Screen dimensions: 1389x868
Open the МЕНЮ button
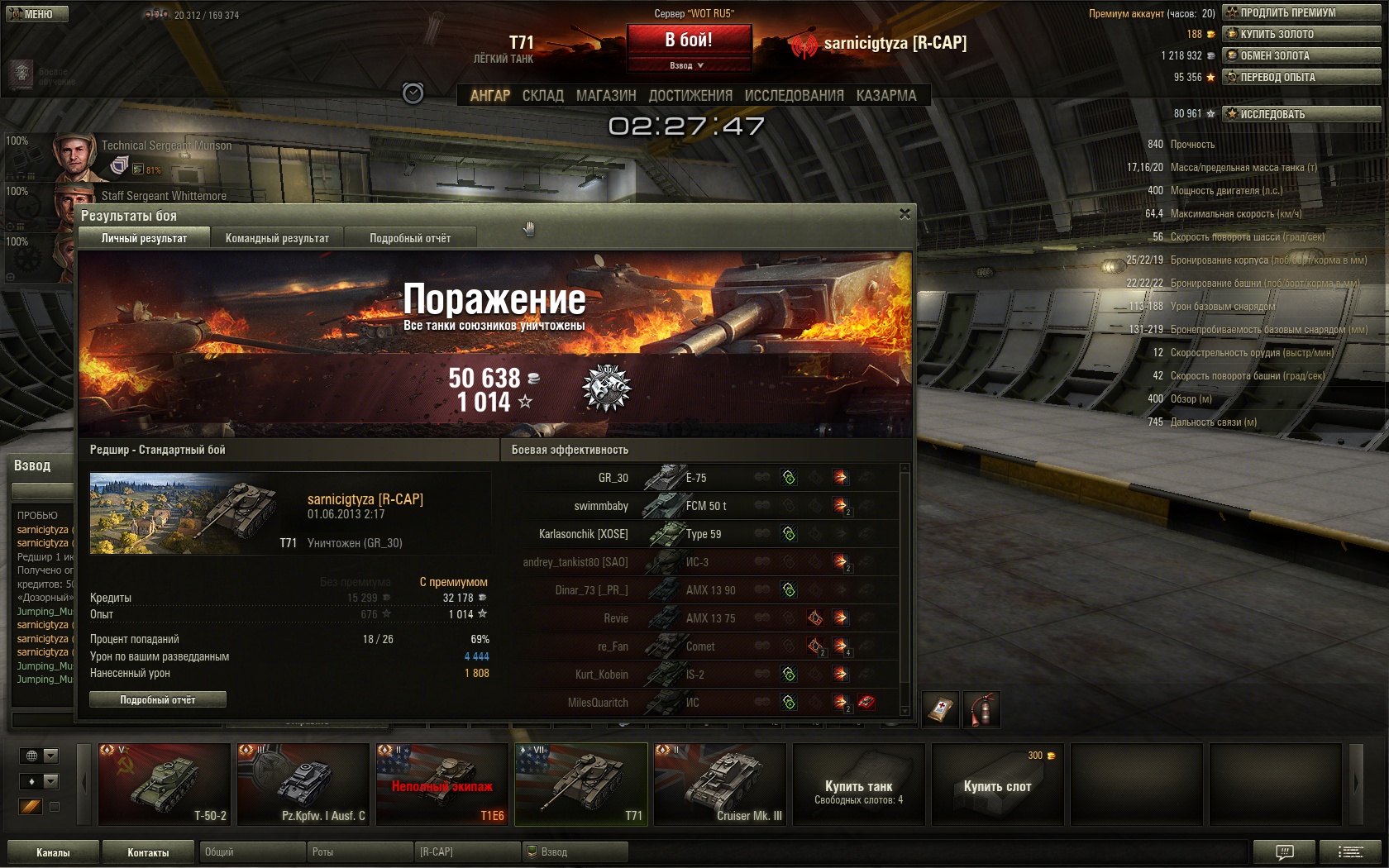[x=37, y=14]
